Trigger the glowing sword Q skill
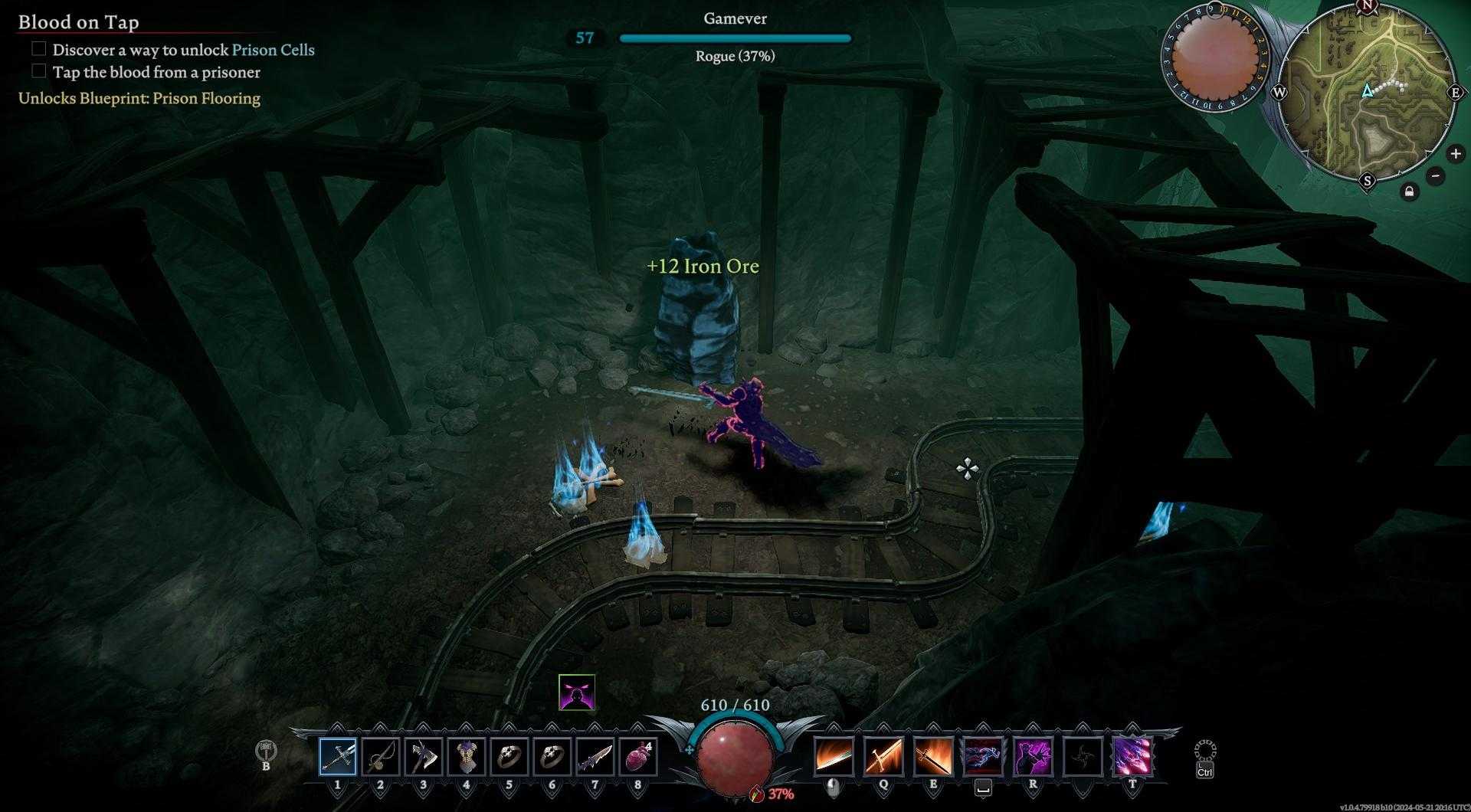Screen dimensions: 1471x812 click(883, 757)
